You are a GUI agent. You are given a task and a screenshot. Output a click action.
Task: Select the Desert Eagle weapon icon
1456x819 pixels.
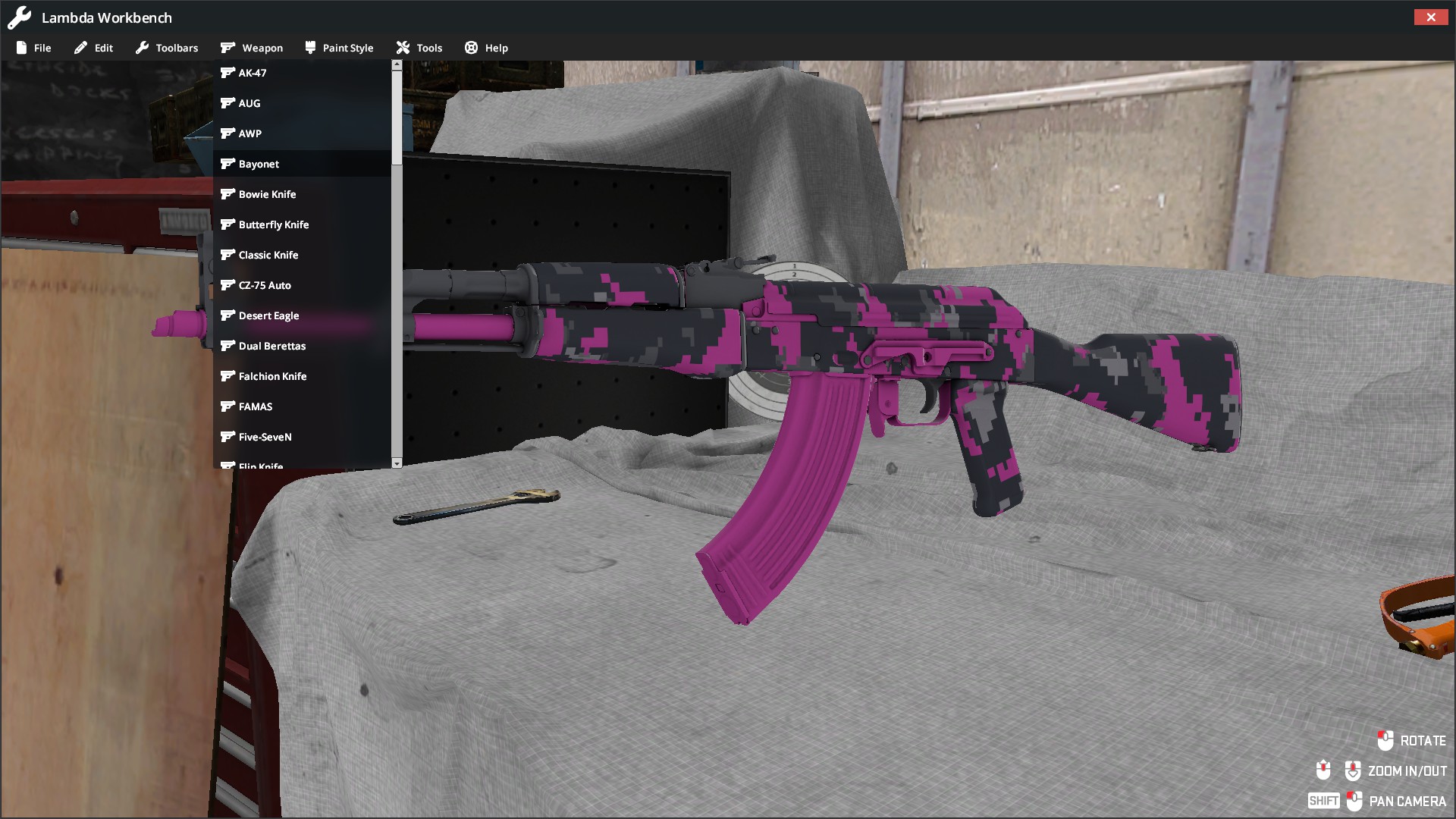pos(229,315)
